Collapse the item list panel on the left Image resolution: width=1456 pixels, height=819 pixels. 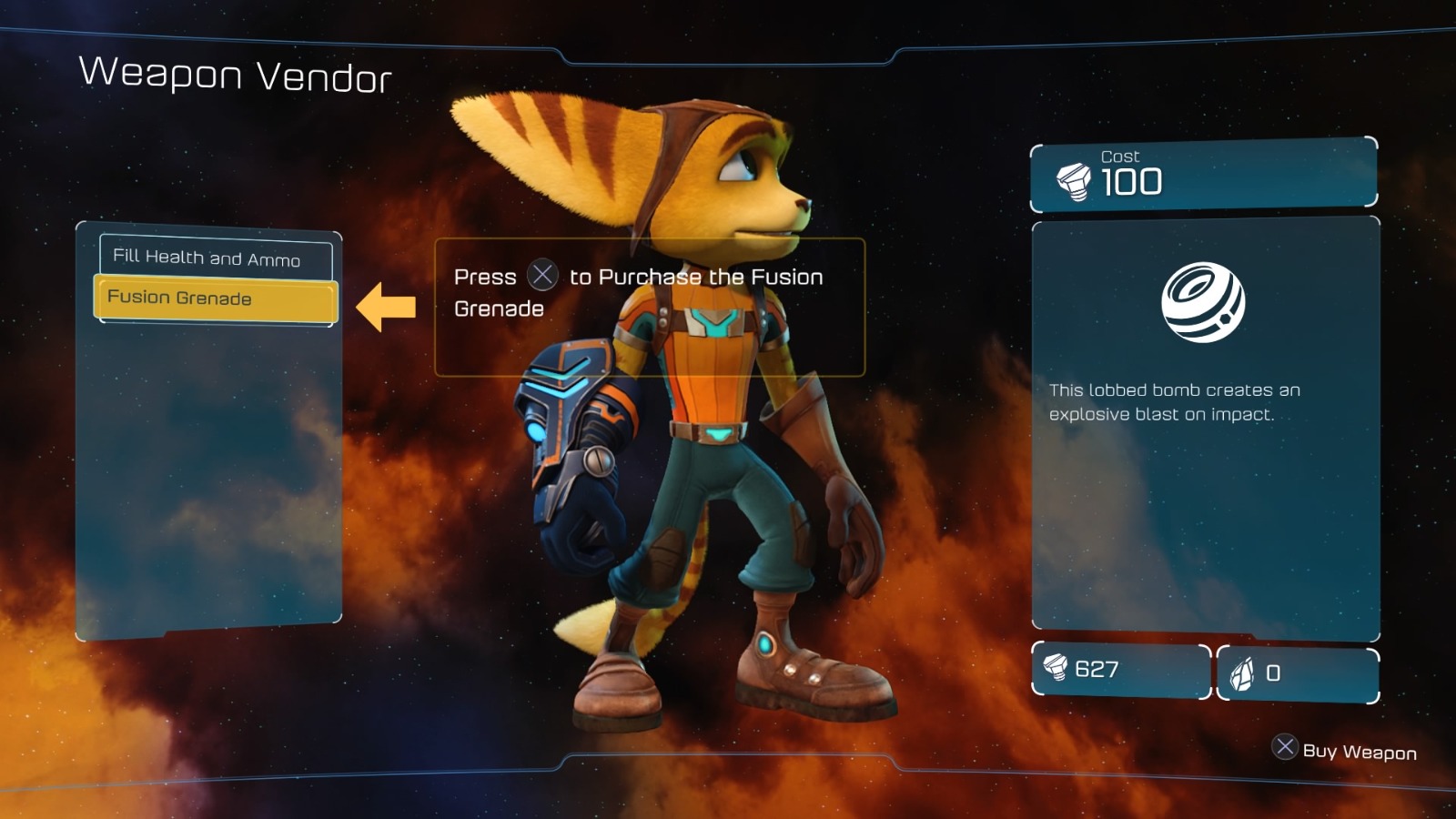[212, 428]
